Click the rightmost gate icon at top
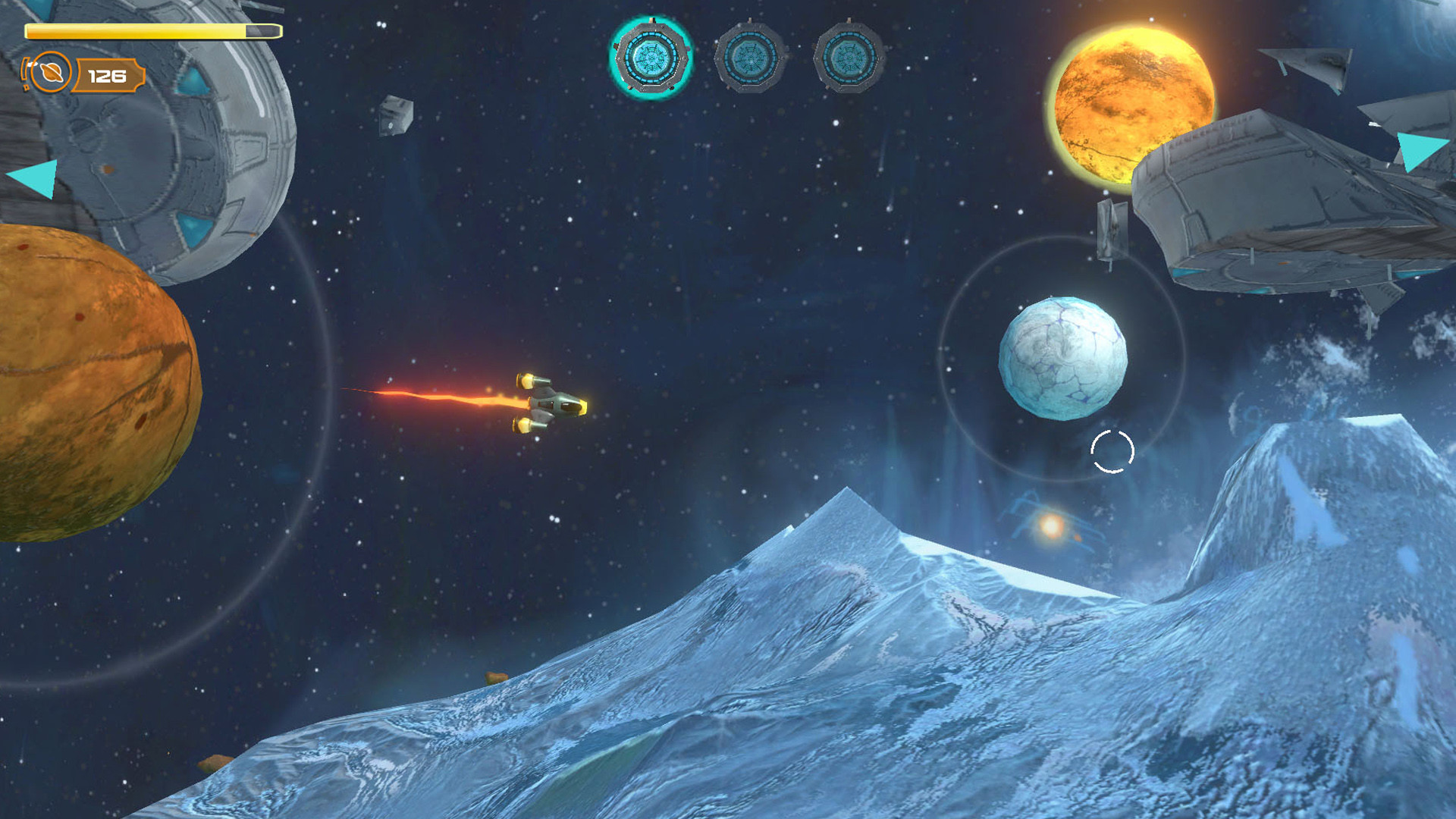Image resolution: width=1456 pixels, height=819 pixels. coord(850,58)
